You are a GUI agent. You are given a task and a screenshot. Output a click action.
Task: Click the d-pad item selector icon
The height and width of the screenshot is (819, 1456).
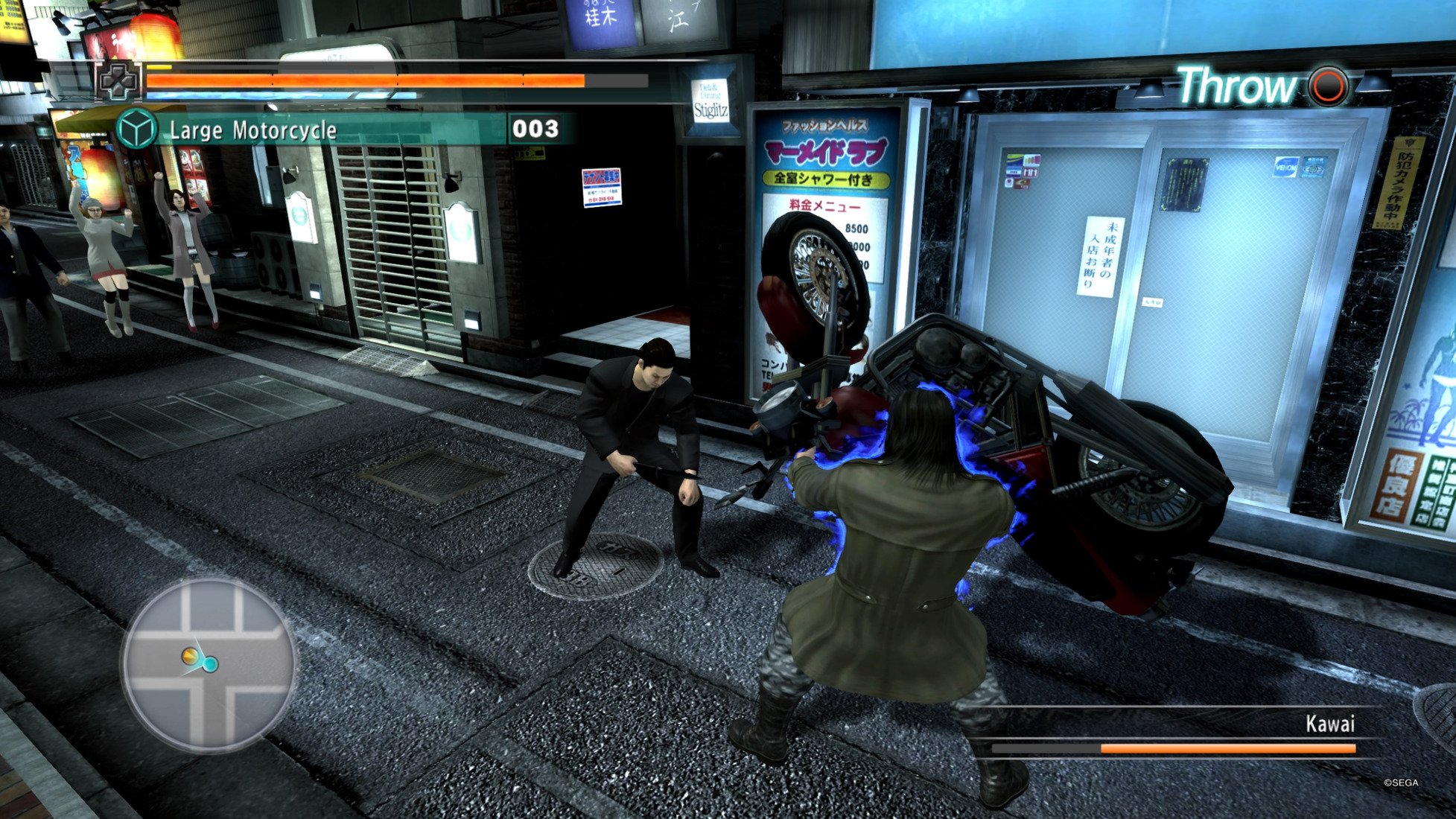[118, 80]
